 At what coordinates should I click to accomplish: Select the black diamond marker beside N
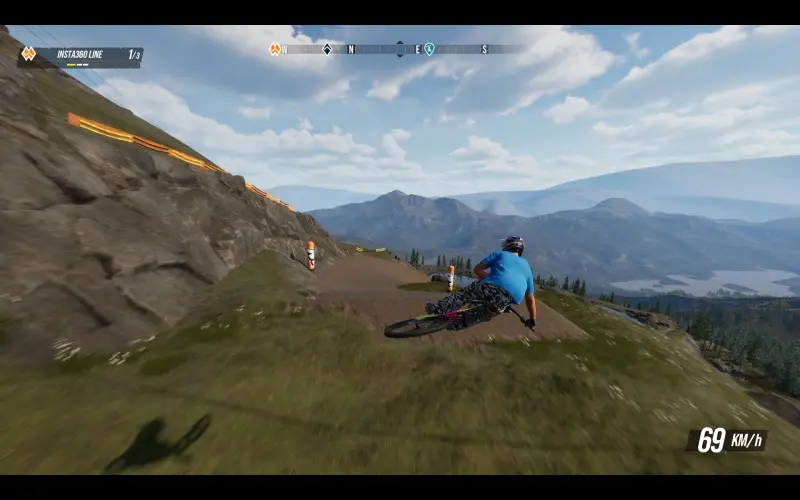pos(327,49)
